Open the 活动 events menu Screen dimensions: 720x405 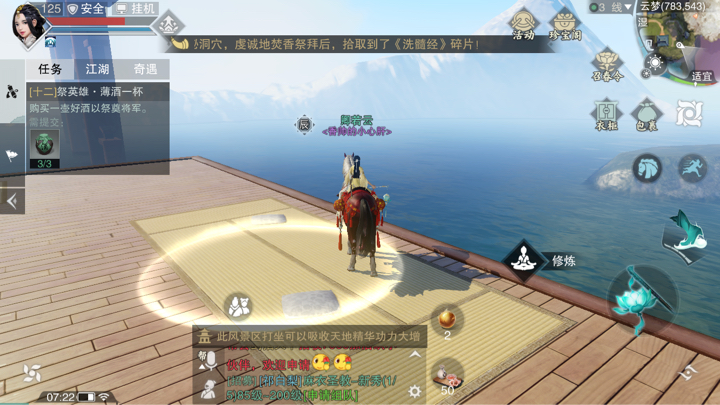point(522,24)
